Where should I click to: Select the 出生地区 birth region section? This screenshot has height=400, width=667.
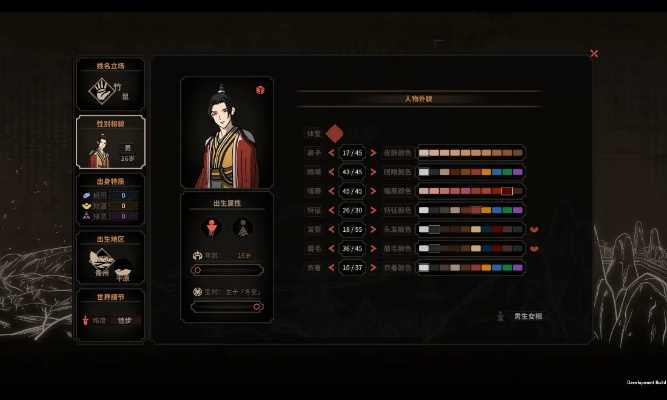110,258
